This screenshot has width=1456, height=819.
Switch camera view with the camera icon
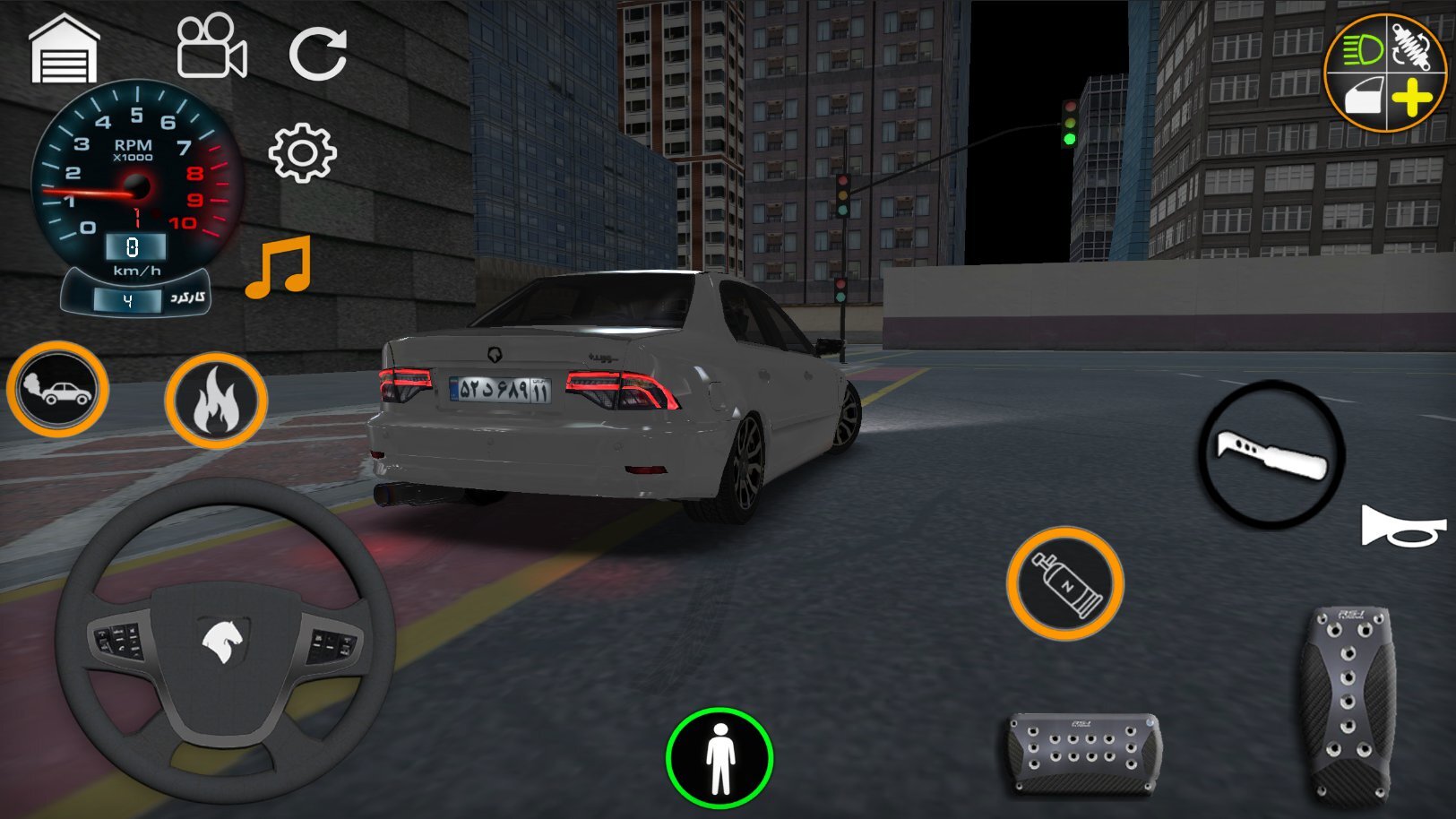click(211, 48)
